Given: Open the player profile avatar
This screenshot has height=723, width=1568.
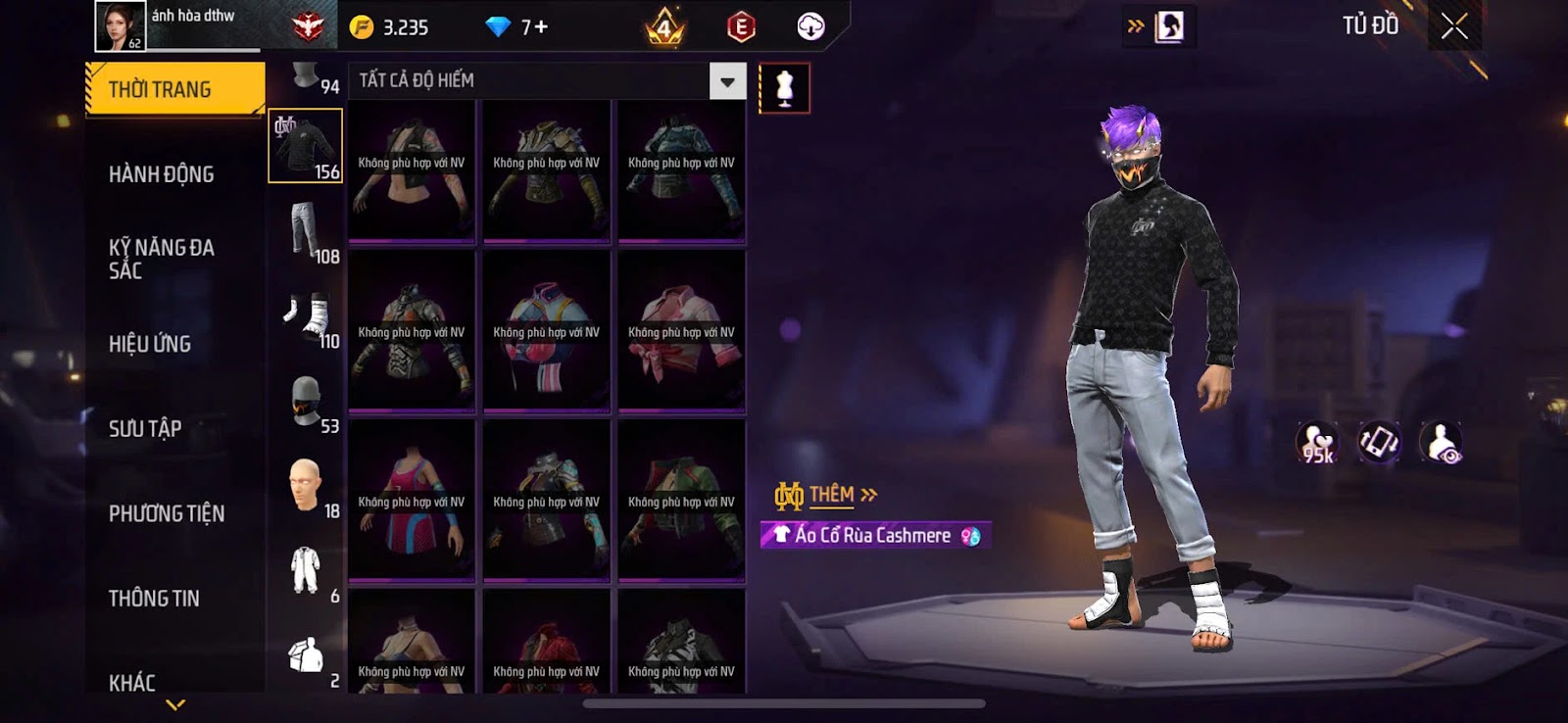Looking at the screenshot, I should tap(121, 26).
